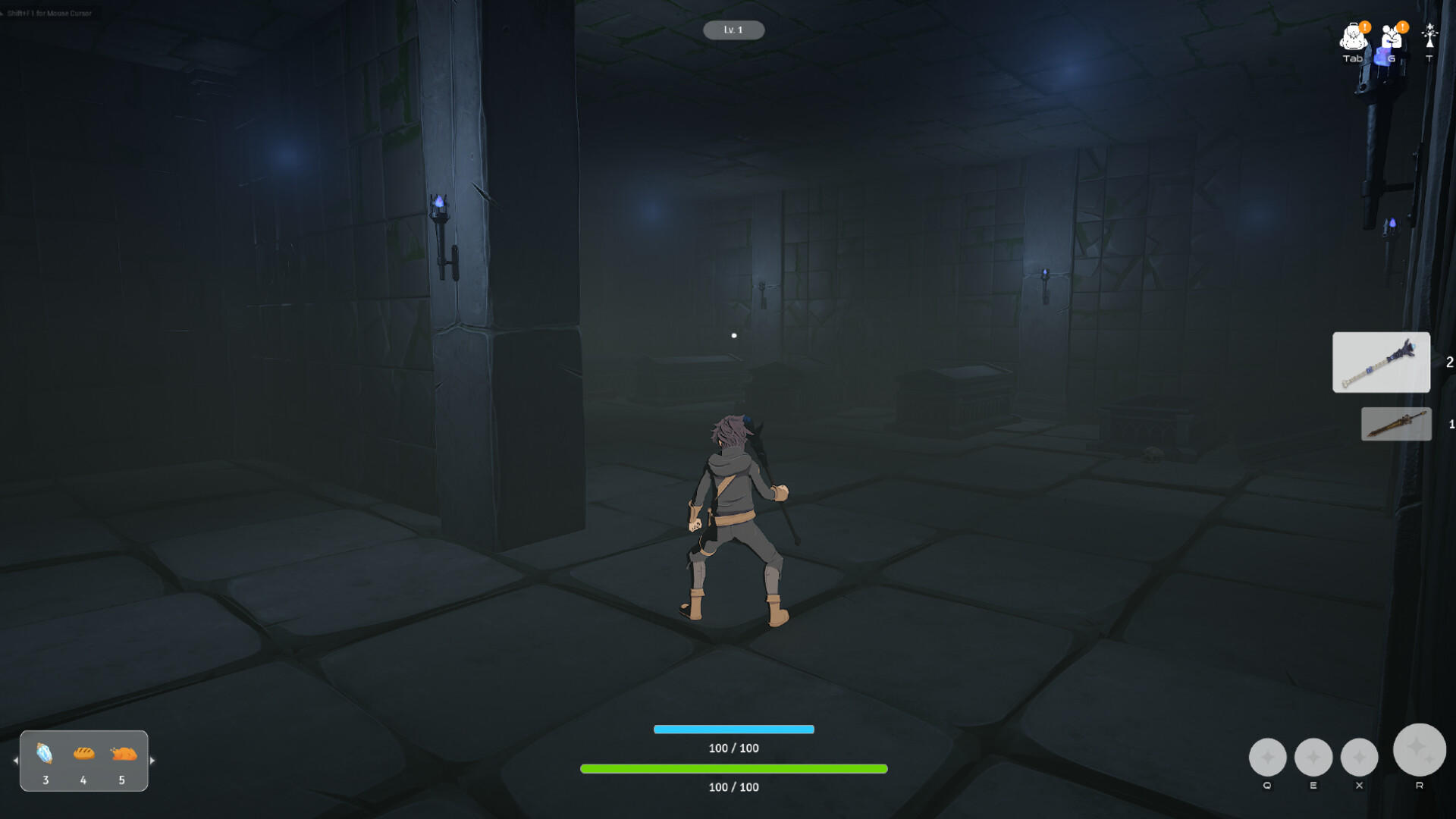
Task: Click the green 100/100 health bar
Action: coord(733,768)
